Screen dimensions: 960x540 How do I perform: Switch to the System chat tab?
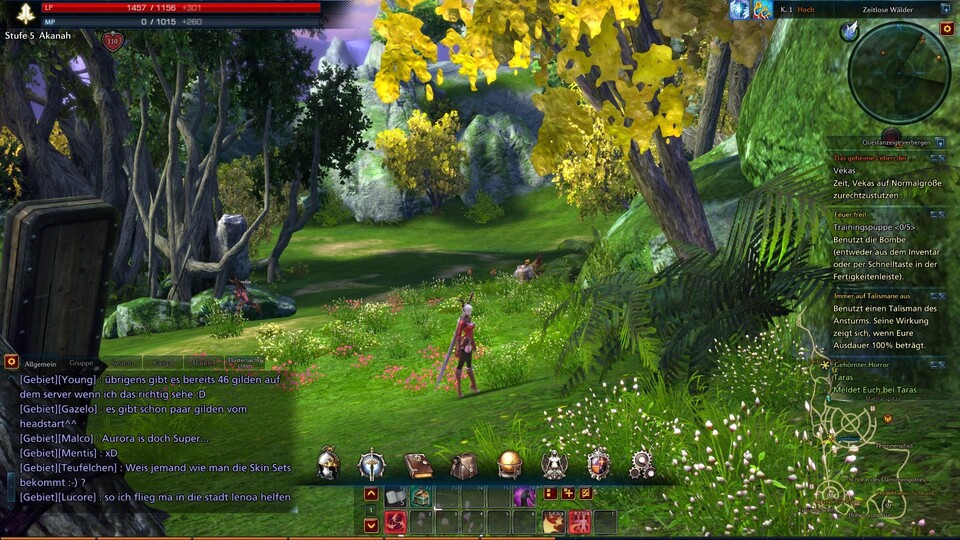[123, 363]
